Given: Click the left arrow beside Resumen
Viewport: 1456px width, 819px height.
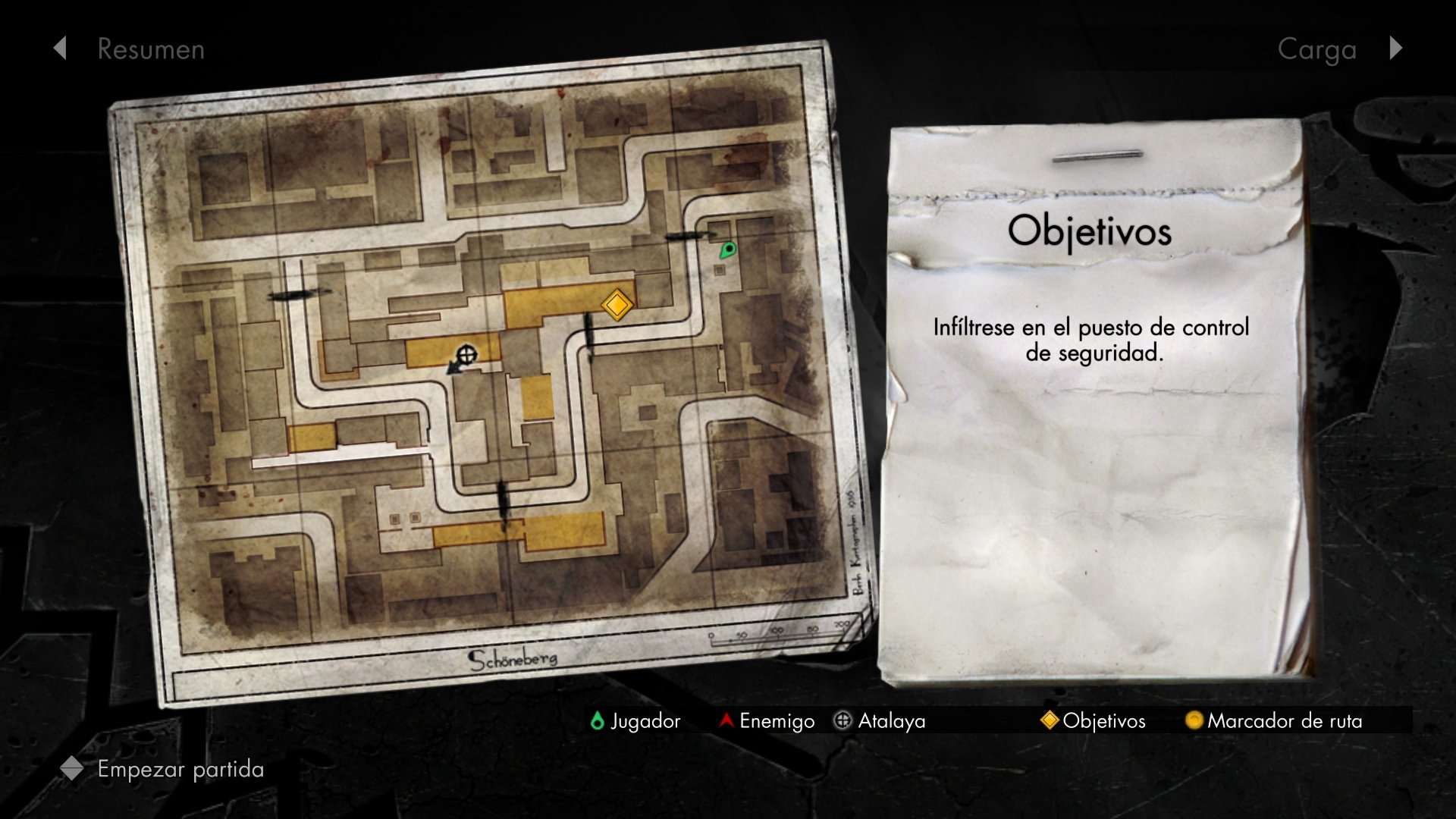Looking at the screenshot, I should [60, 49].
